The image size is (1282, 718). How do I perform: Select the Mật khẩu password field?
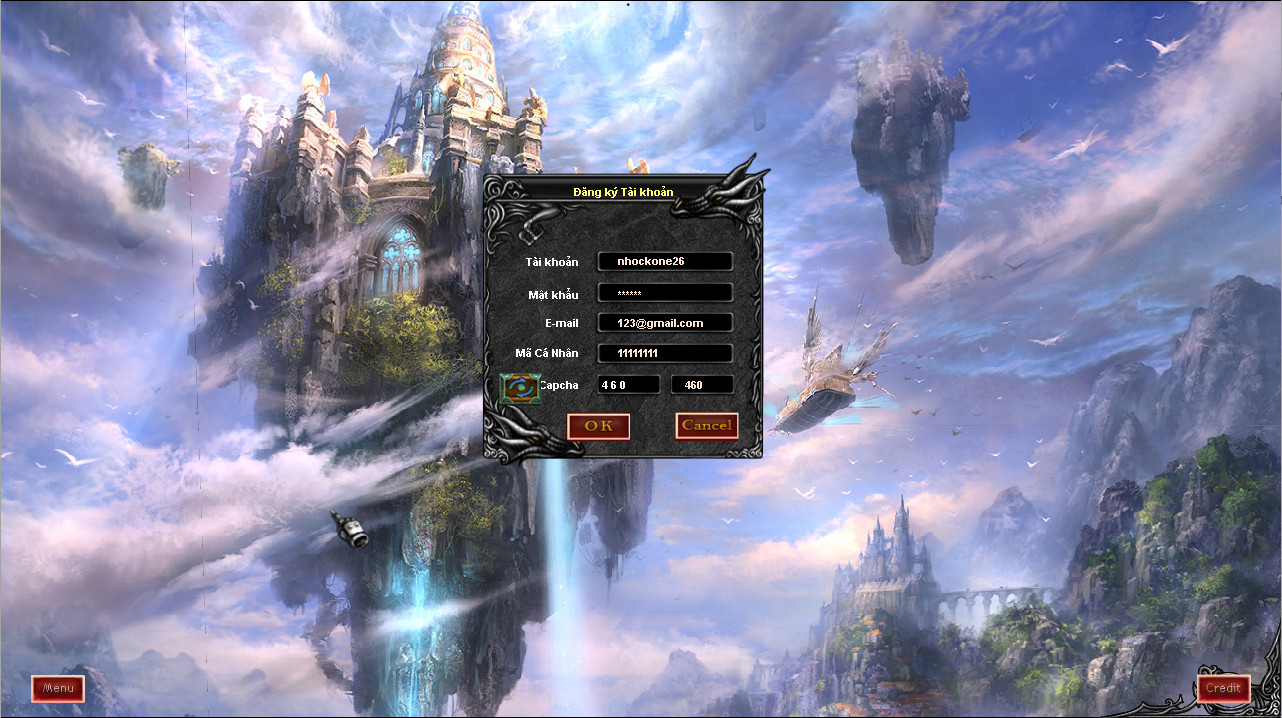click(x=665, y=293)
